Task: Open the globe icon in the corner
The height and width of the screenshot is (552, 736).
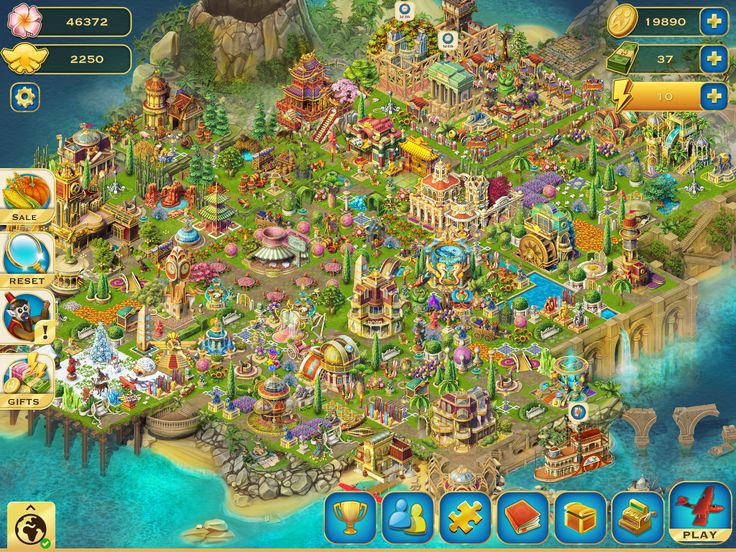Action: pyautogui.click(x=31, y=525)
